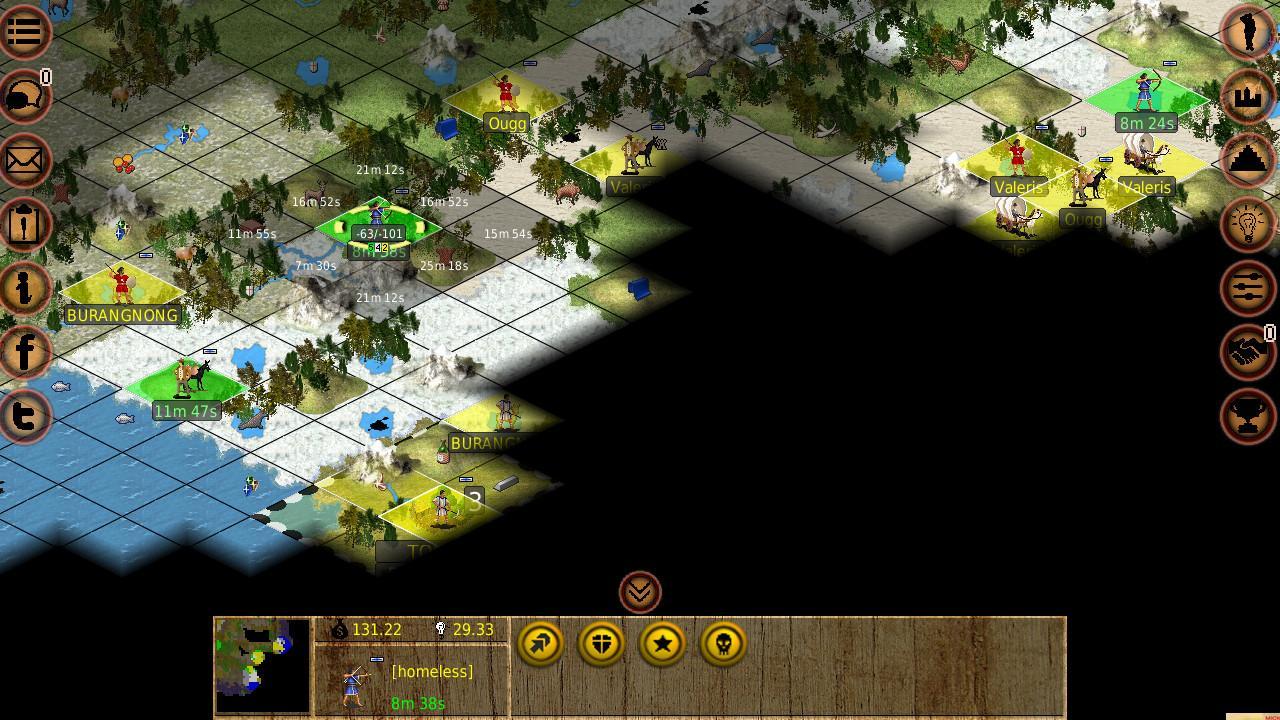
Task: View the trophy rankings button
Action: point(1248,415)
